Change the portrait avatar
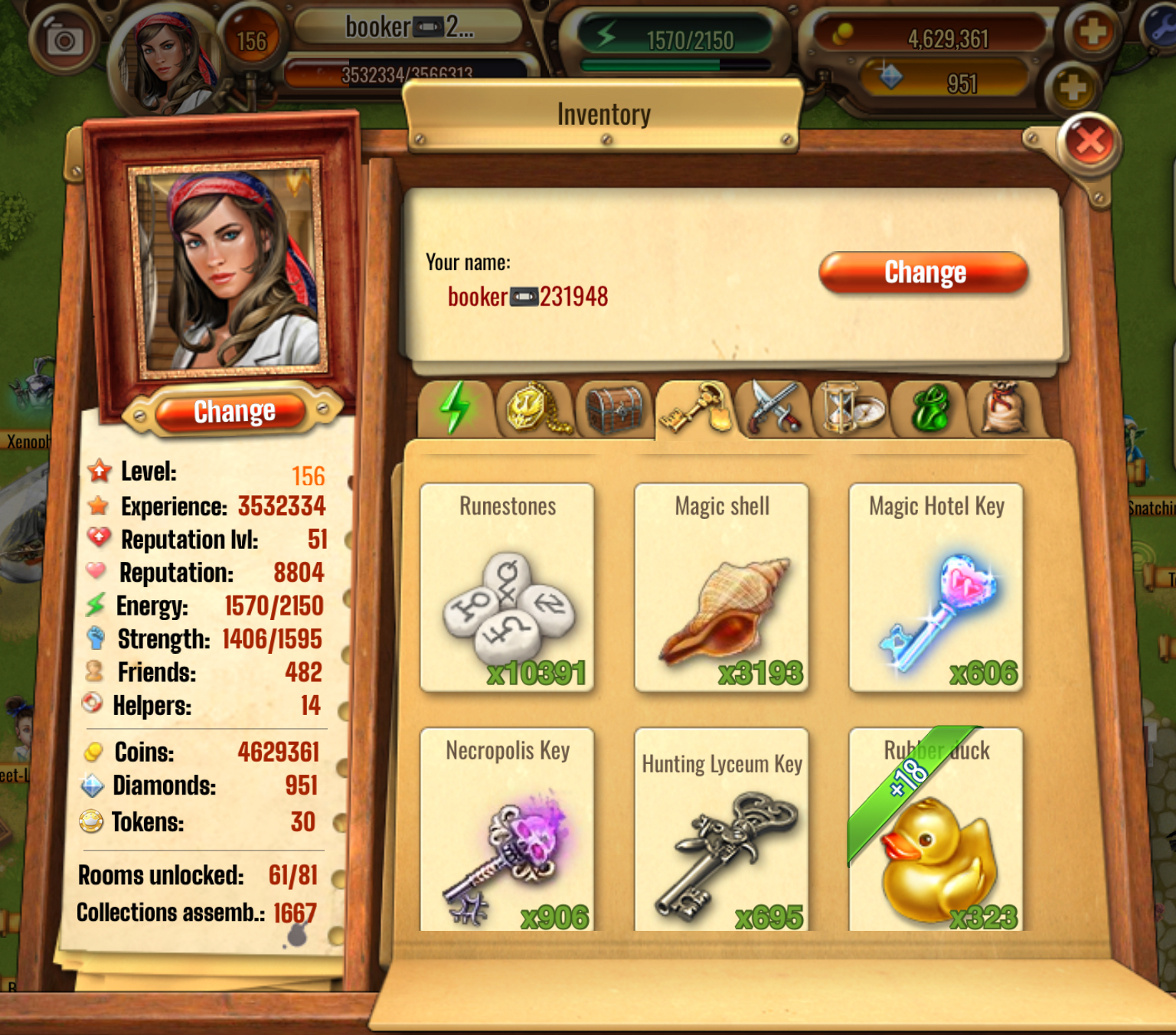The image size is (1176, 1035). 234,412
